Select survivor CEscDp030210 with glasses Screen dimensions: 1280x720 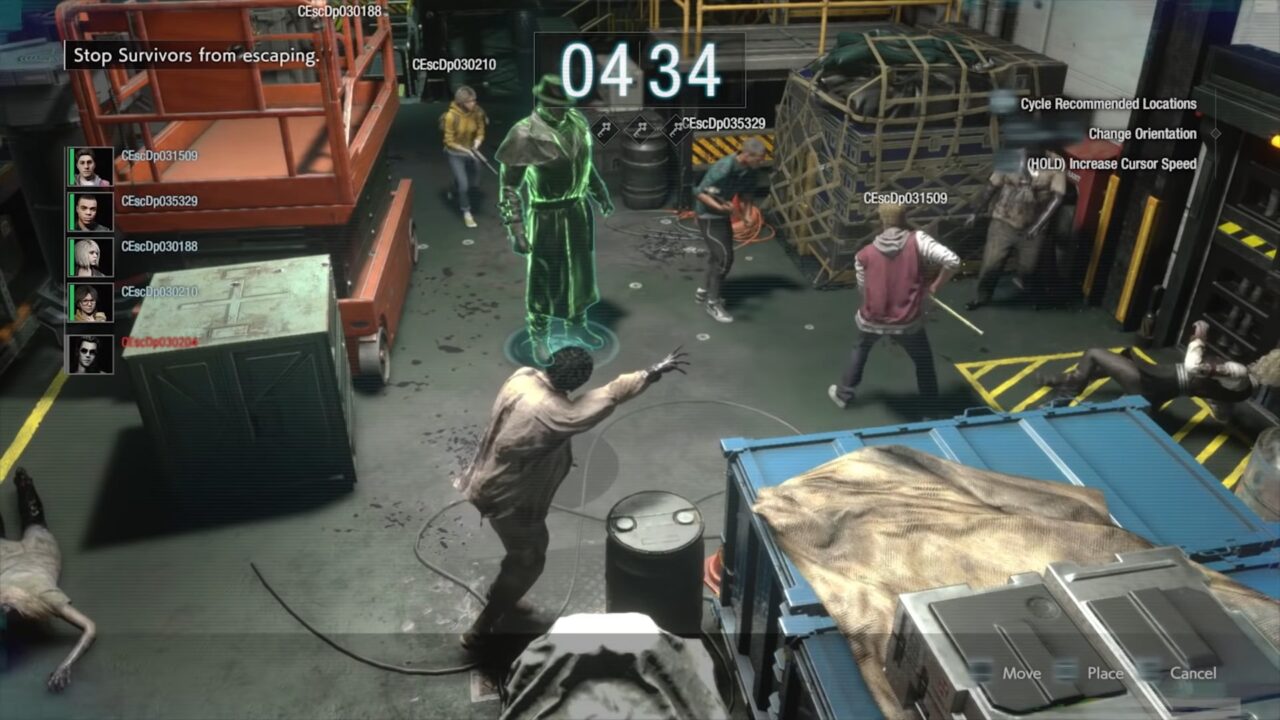coord(91,302)
